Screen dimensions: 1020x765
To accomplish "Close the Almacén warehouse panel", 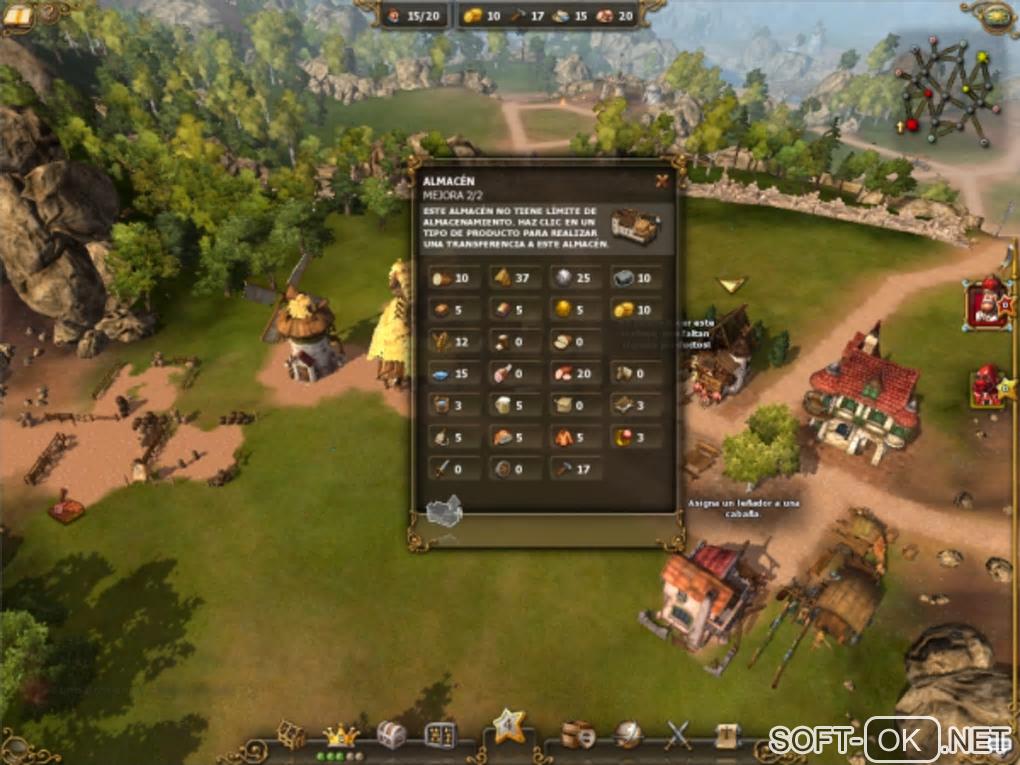I will point(661,181).
